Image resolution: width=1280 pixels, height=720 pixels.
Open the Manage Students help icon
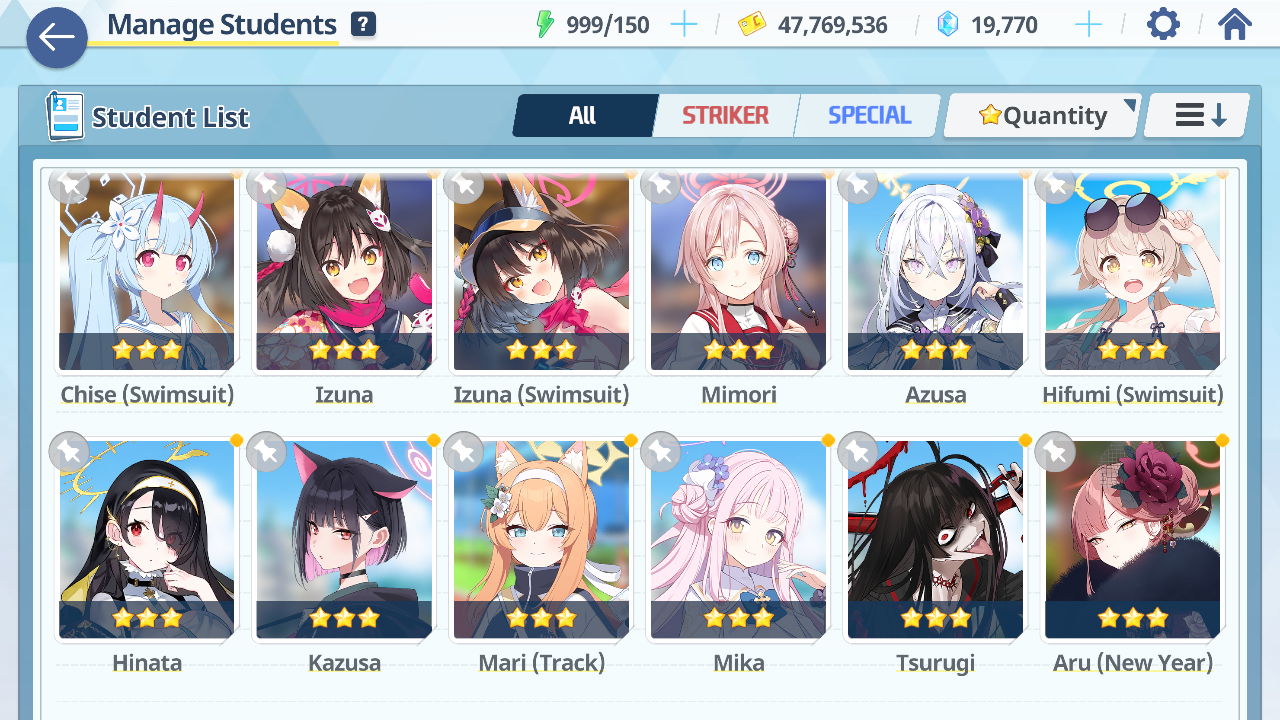[x=364, y=25]
